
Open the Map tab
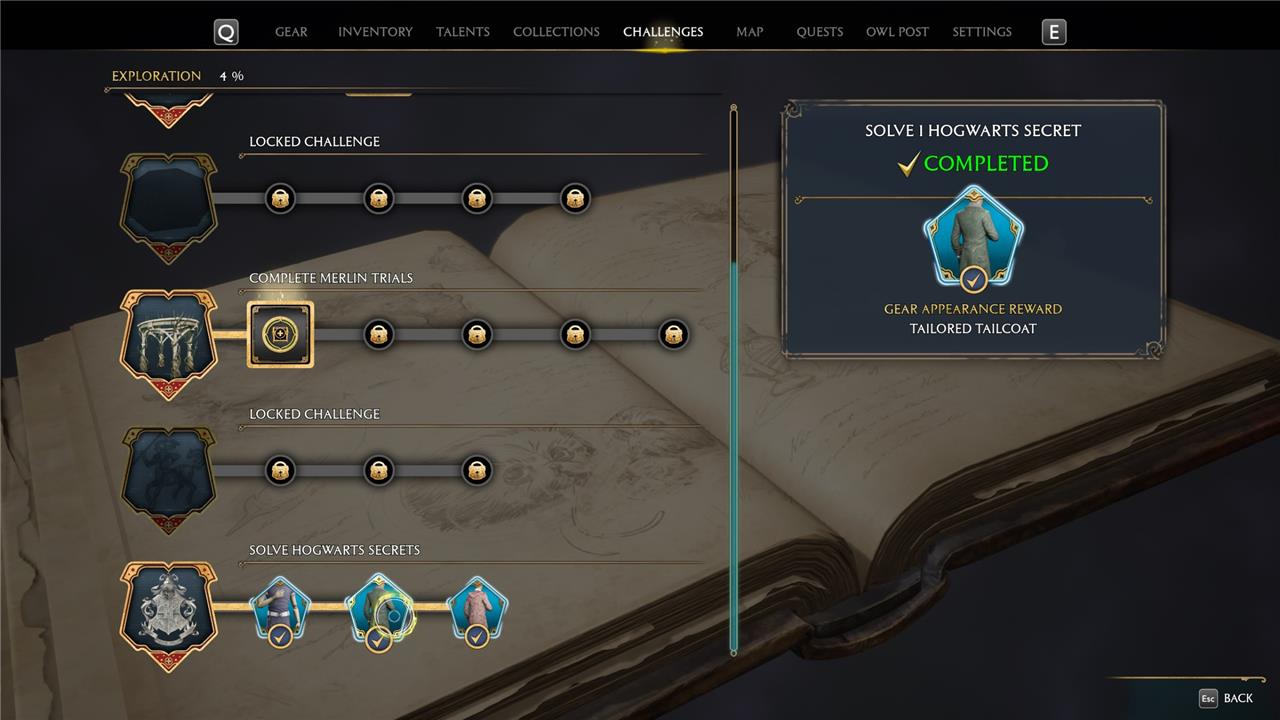(750, 32)
